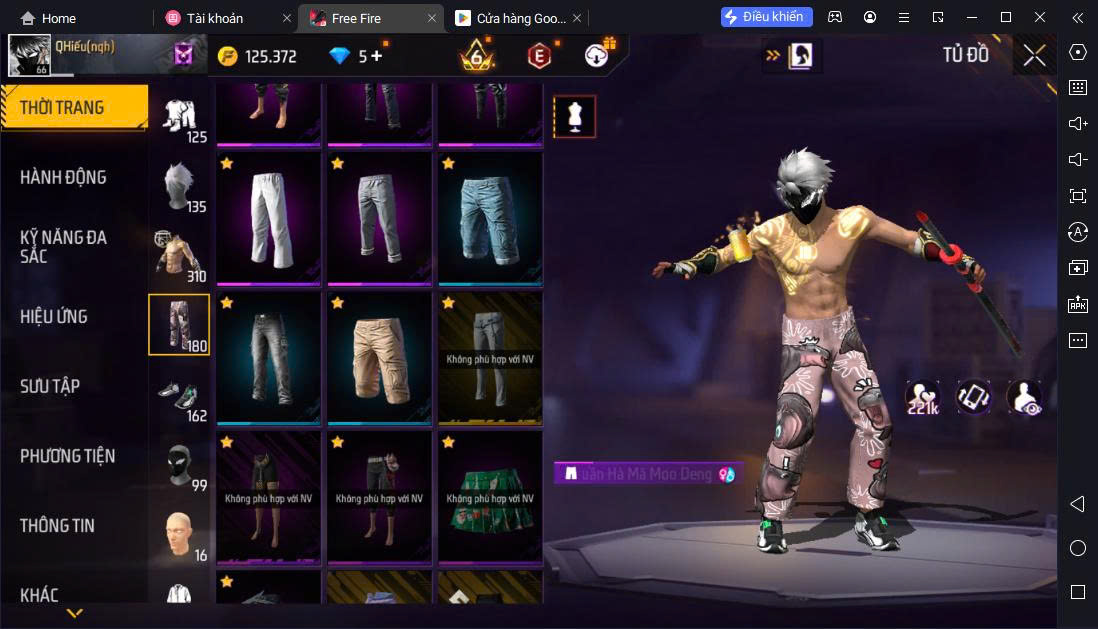Close the TỦ ĐỒ wardrobe screen
The height and width of the screenshot is (629, 1098).
pyautogui.click(x=1034, y=55)
